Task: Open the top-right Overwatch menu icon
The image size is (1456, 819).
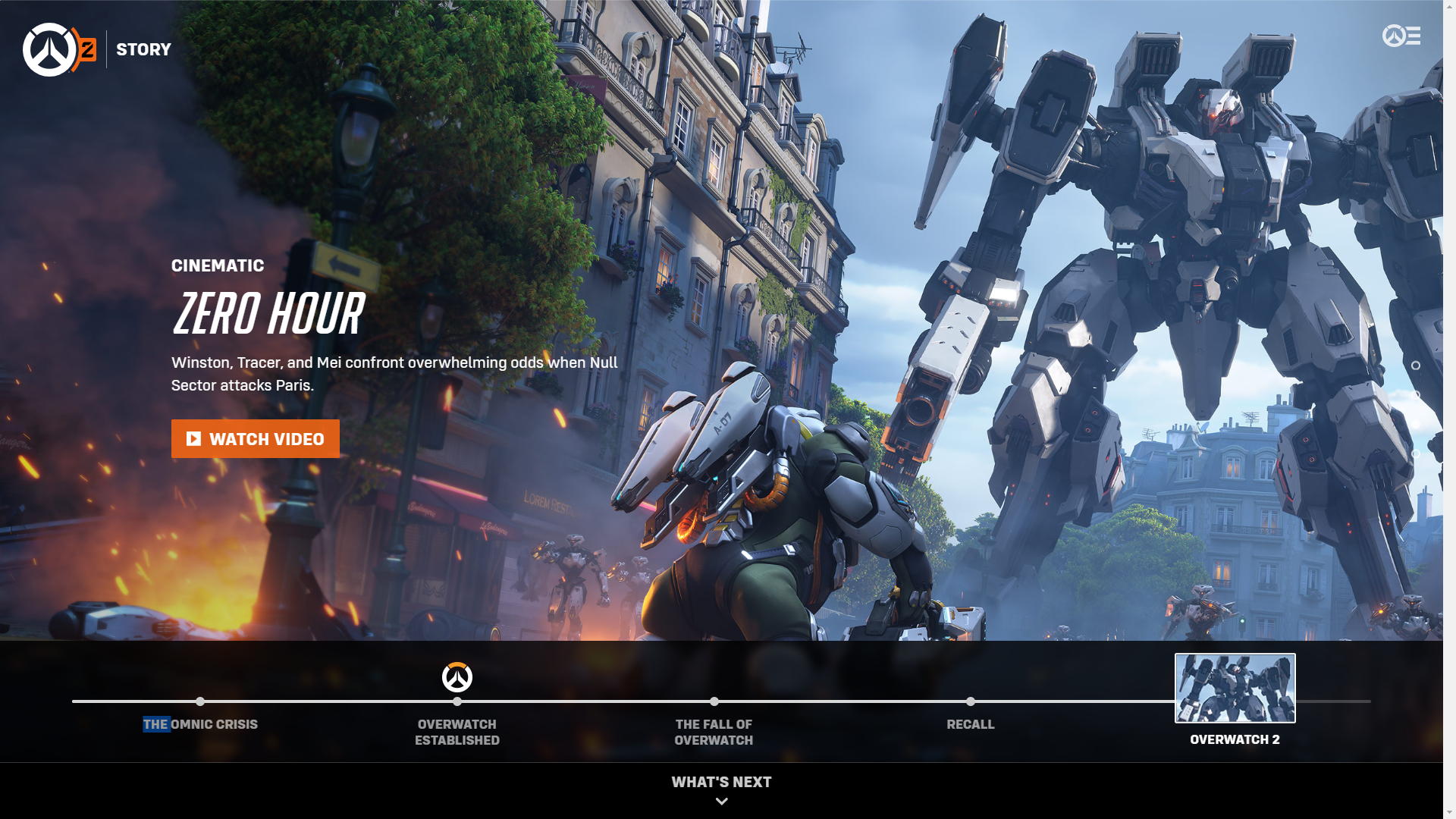Action: pos(1401,36)
